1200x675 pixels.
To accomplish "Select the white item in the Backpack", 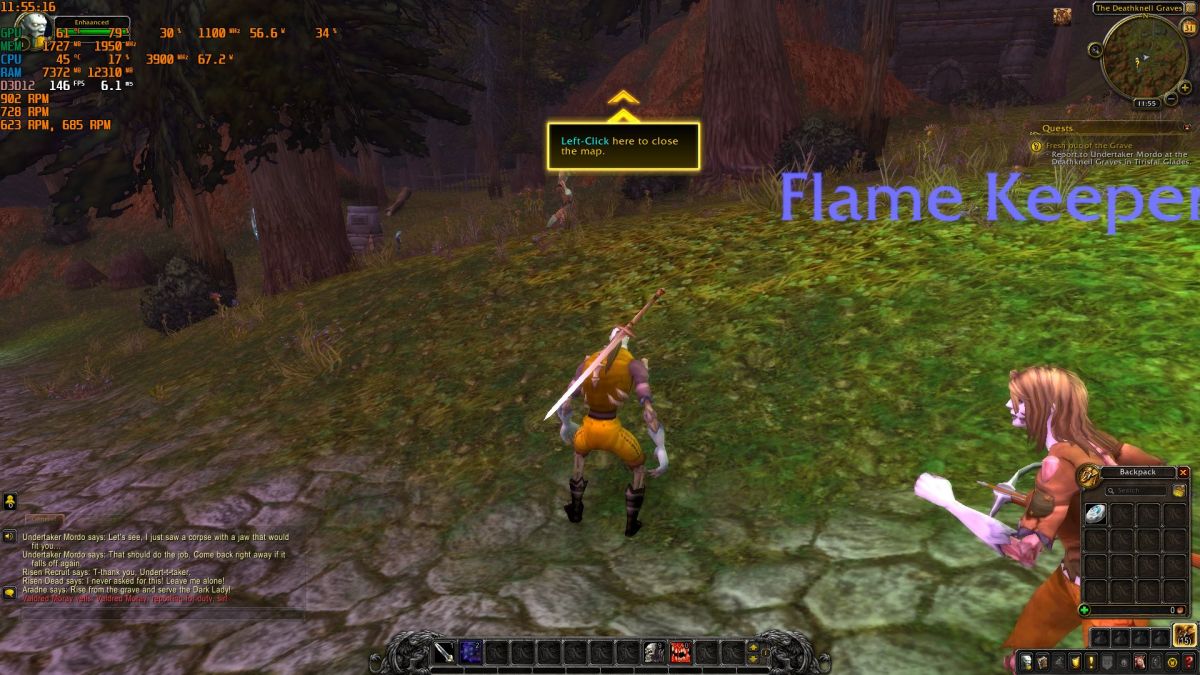I will click(1095, 514).
